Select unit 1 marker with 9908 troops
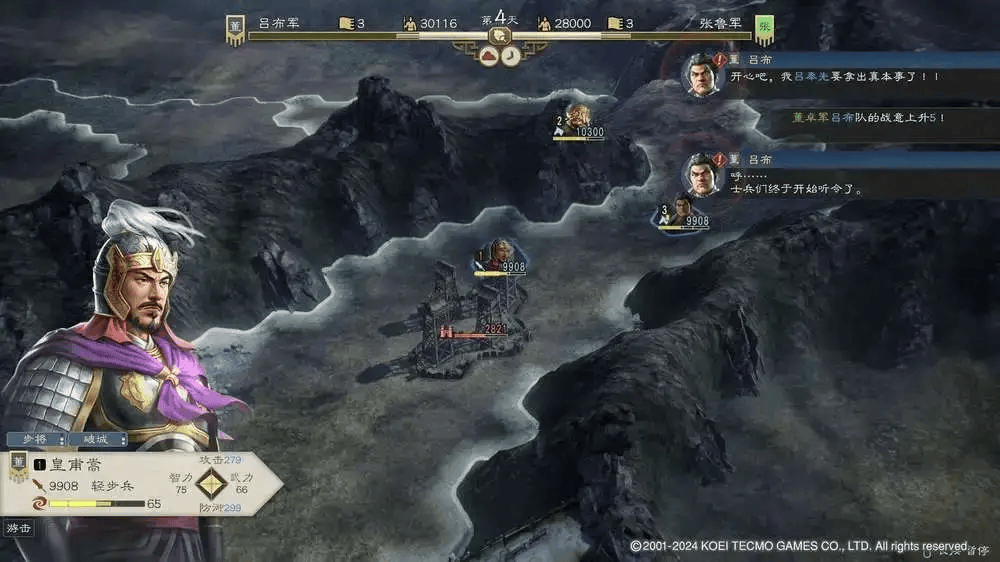Screen dimensions: 1000x562 (x=499, y=257)
